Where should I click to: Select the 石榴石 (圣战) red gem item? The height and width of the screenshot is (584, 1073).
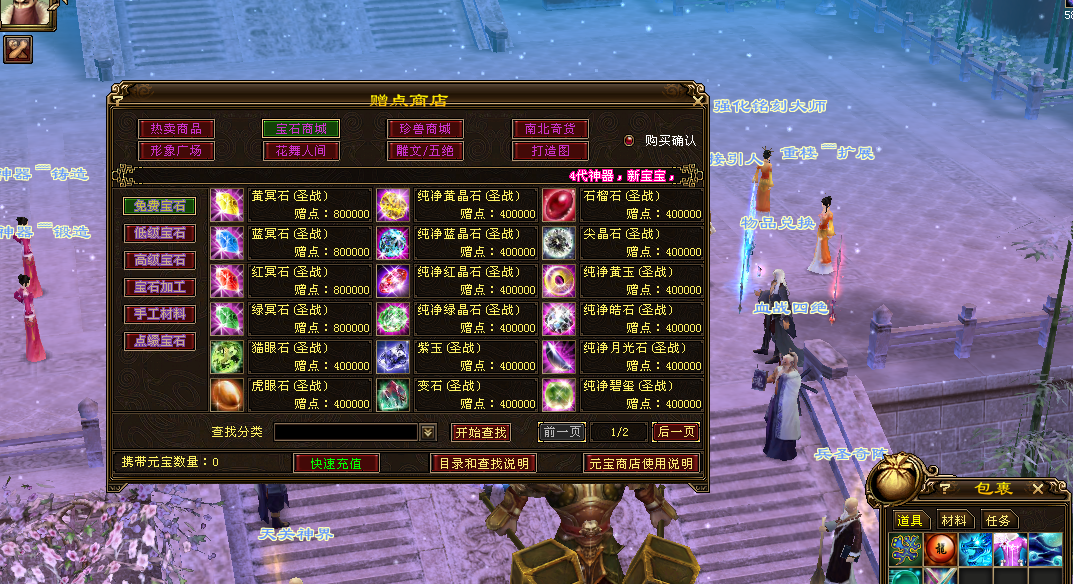[559, 205]
